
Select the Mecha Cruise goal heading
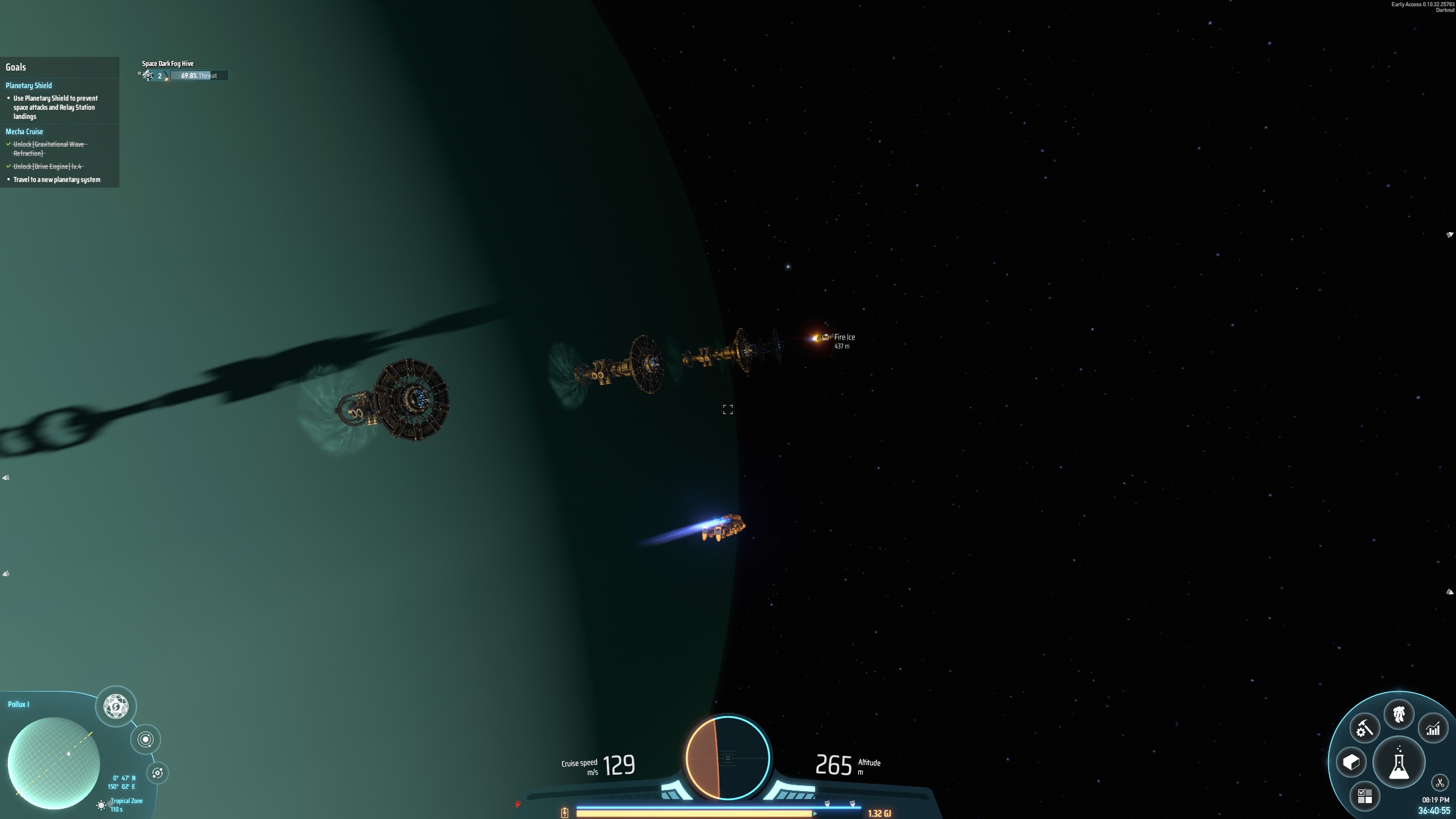tap(24, 131)
